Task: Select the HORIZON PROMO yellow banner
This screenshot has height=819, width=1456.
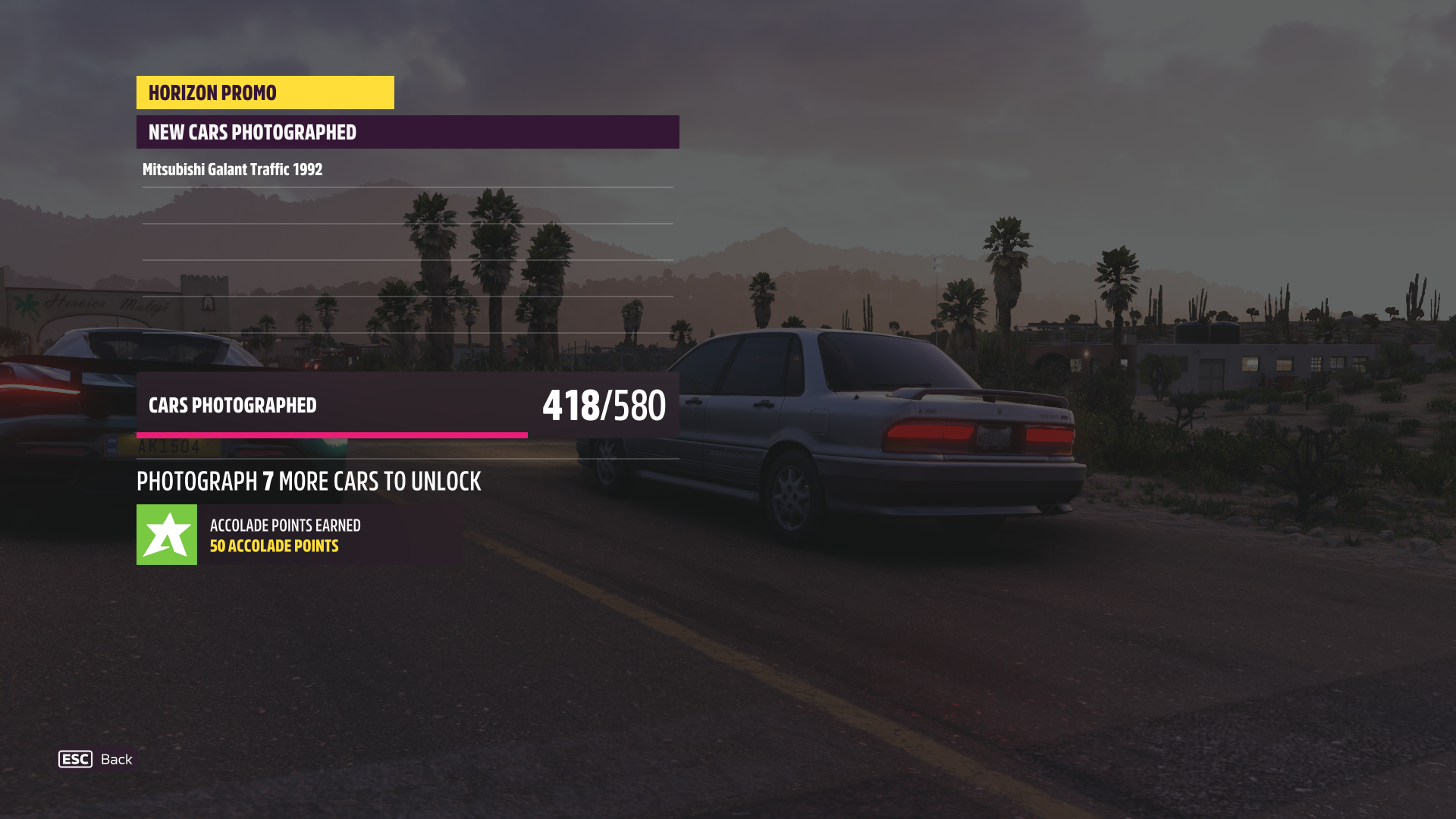Action: [x=264, y=92]
